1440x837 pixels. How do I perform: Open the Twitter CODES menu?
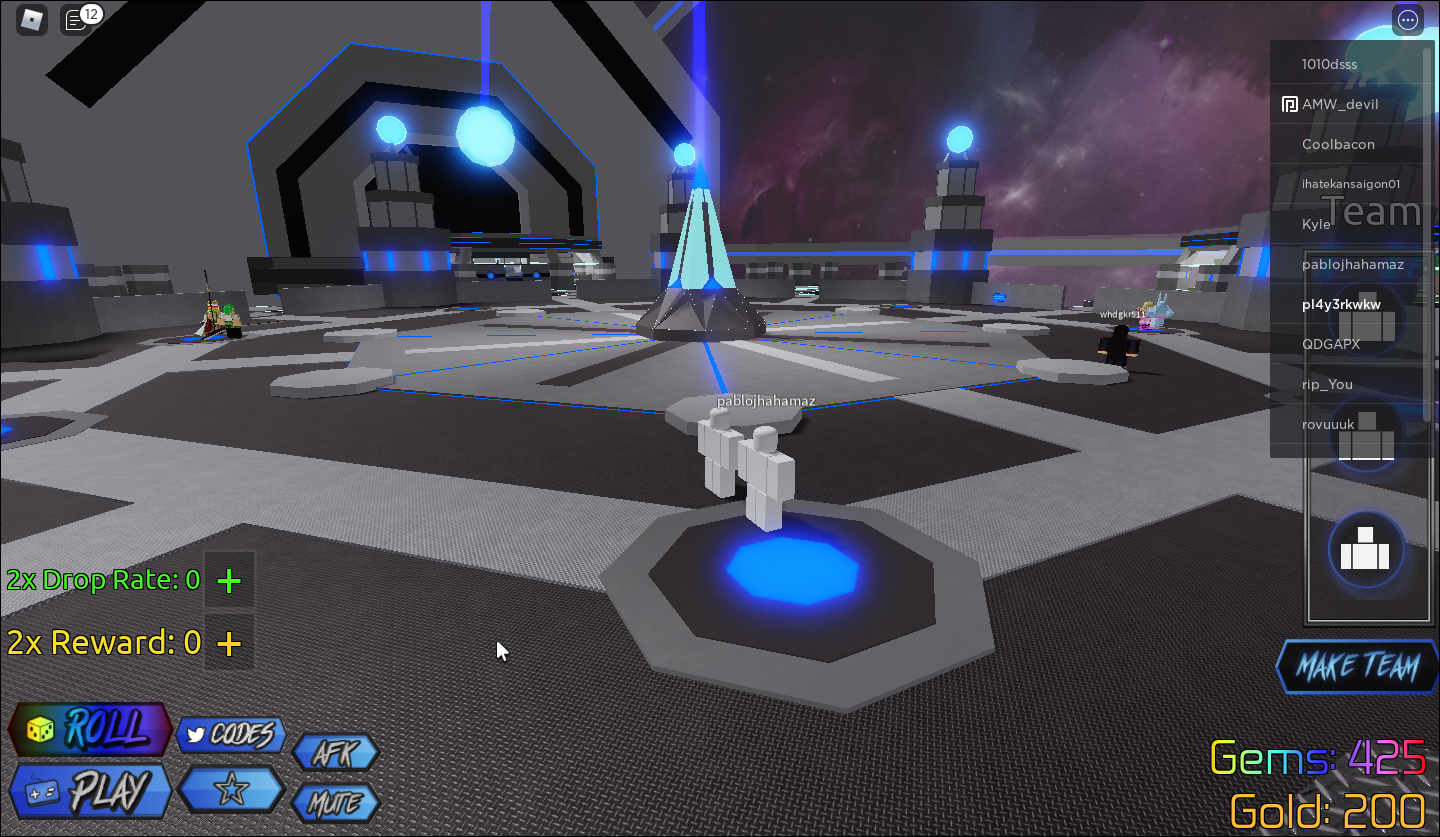[230, 736]
